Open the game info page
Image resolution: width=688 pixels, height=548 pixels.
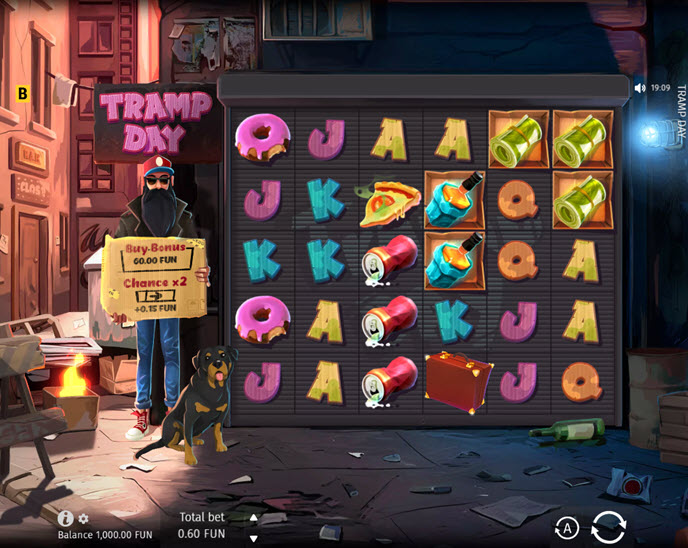tap(66, 518)
